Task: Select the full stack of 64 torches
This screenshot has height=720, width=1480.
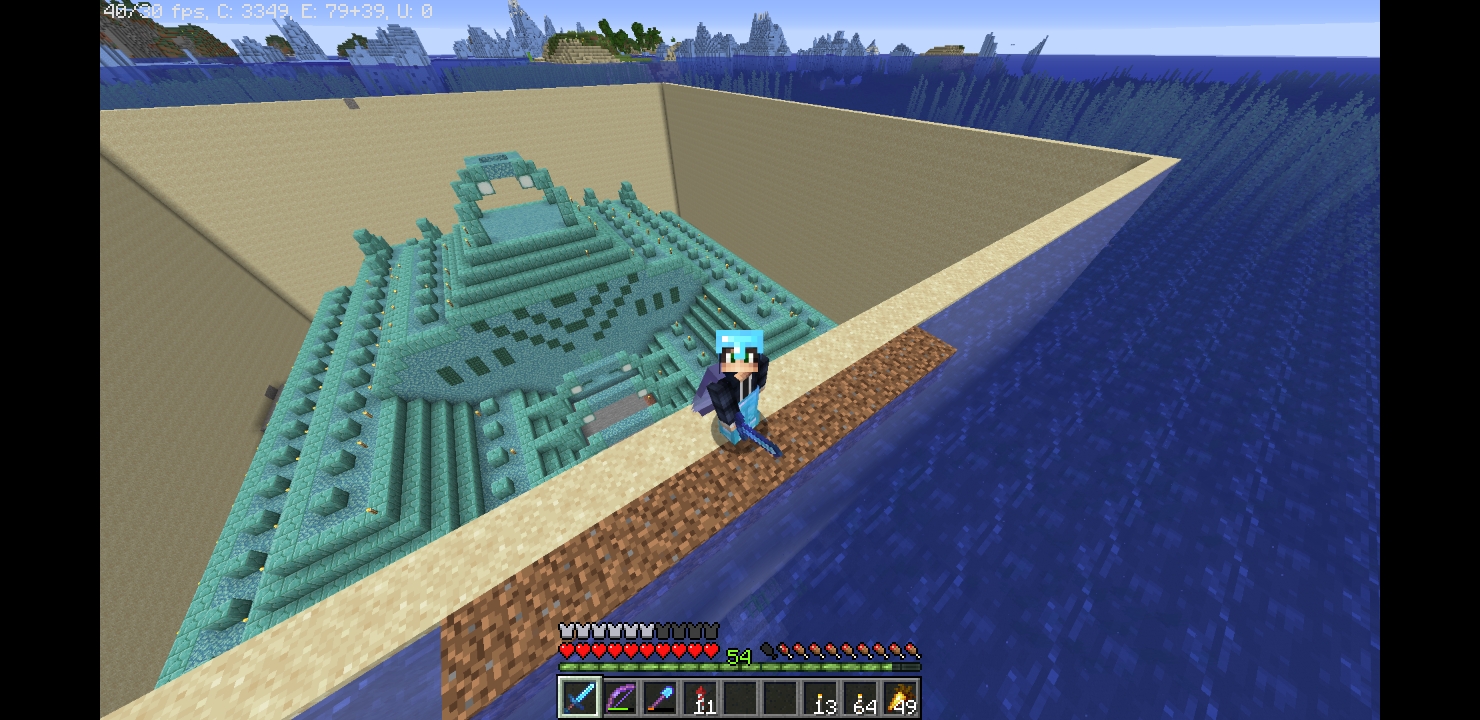Action: click(x=861, y=697)
